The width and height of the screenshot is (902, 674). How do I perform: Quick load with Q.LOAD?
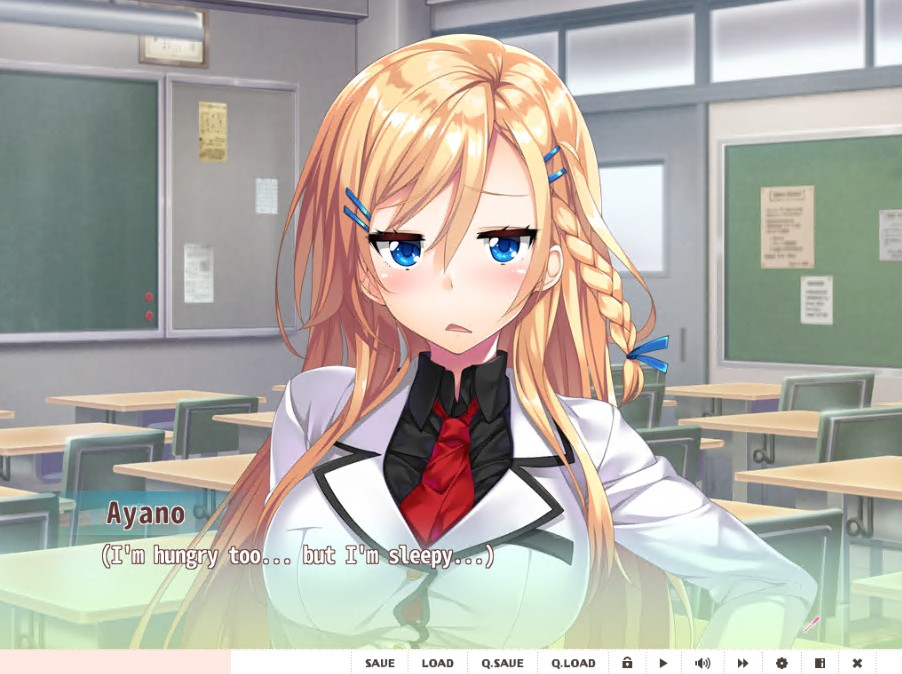click(573, 663)
